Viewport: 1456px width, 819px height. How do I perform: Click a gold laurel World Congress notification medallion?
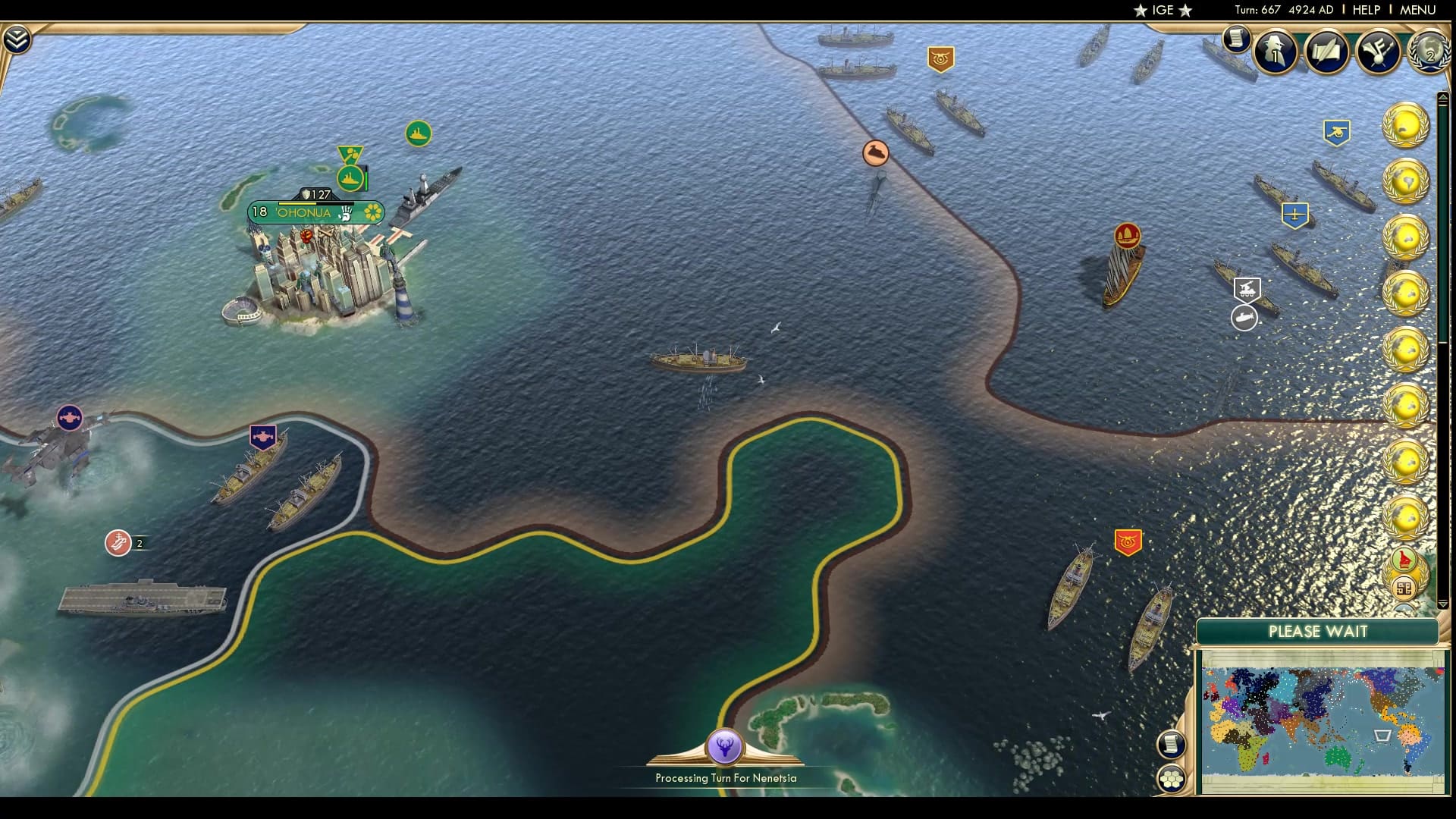pyautogui.click(x=1407, y=125)
